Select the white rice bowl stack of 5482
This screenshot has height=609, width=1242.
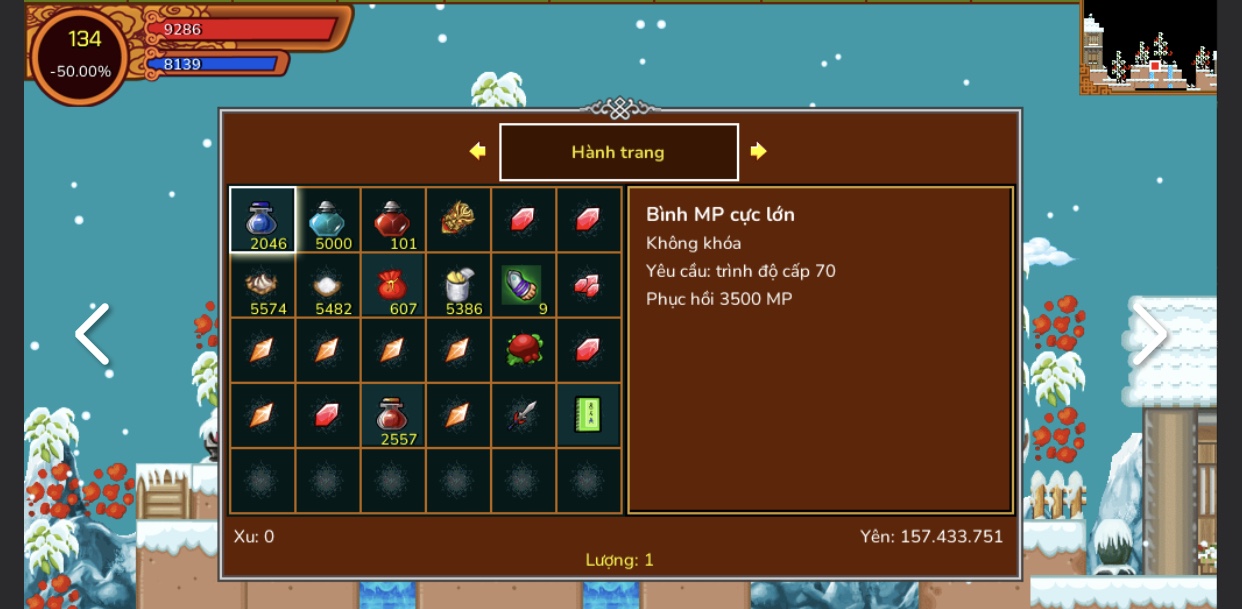pyautogui.click(x=327, y=285)
